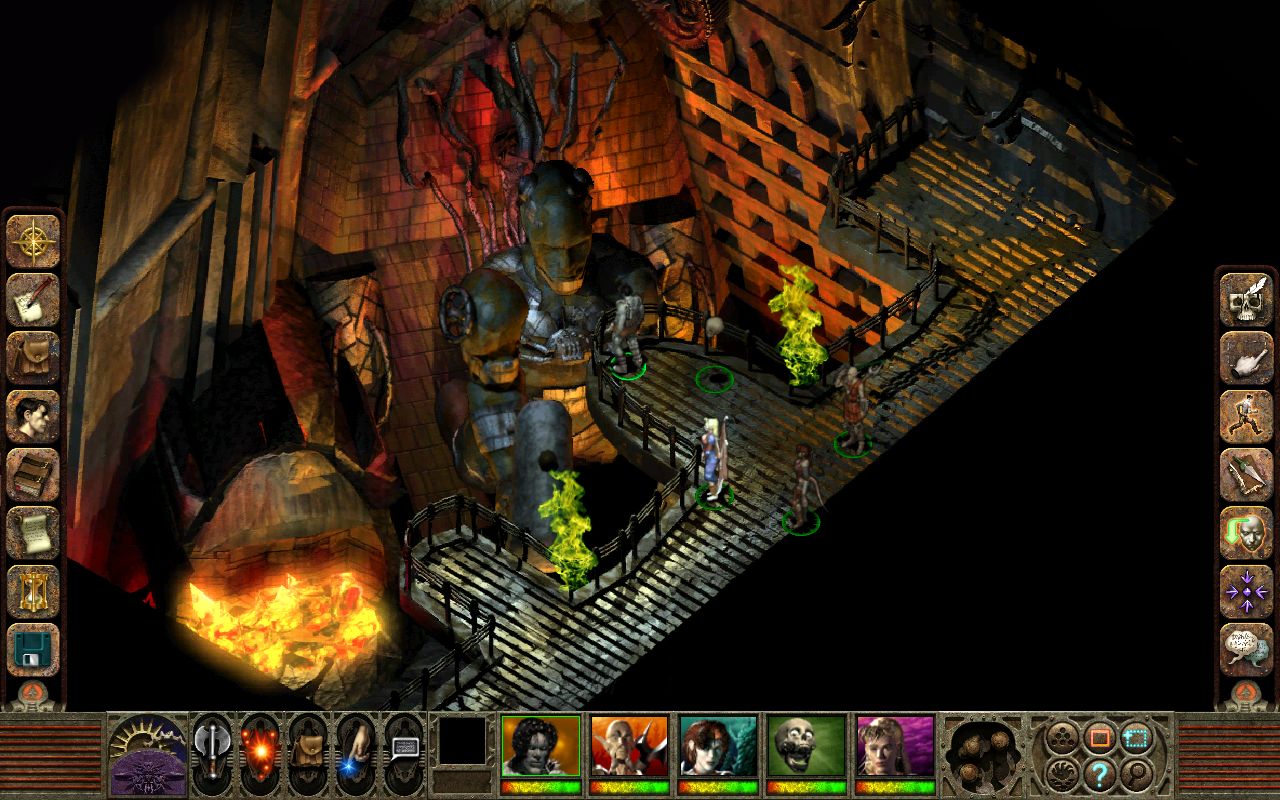The height and width of the screenshot is (800, 1280).
Task: Choose the attack action weapons icon
Action: click(x=1243, y=473)
